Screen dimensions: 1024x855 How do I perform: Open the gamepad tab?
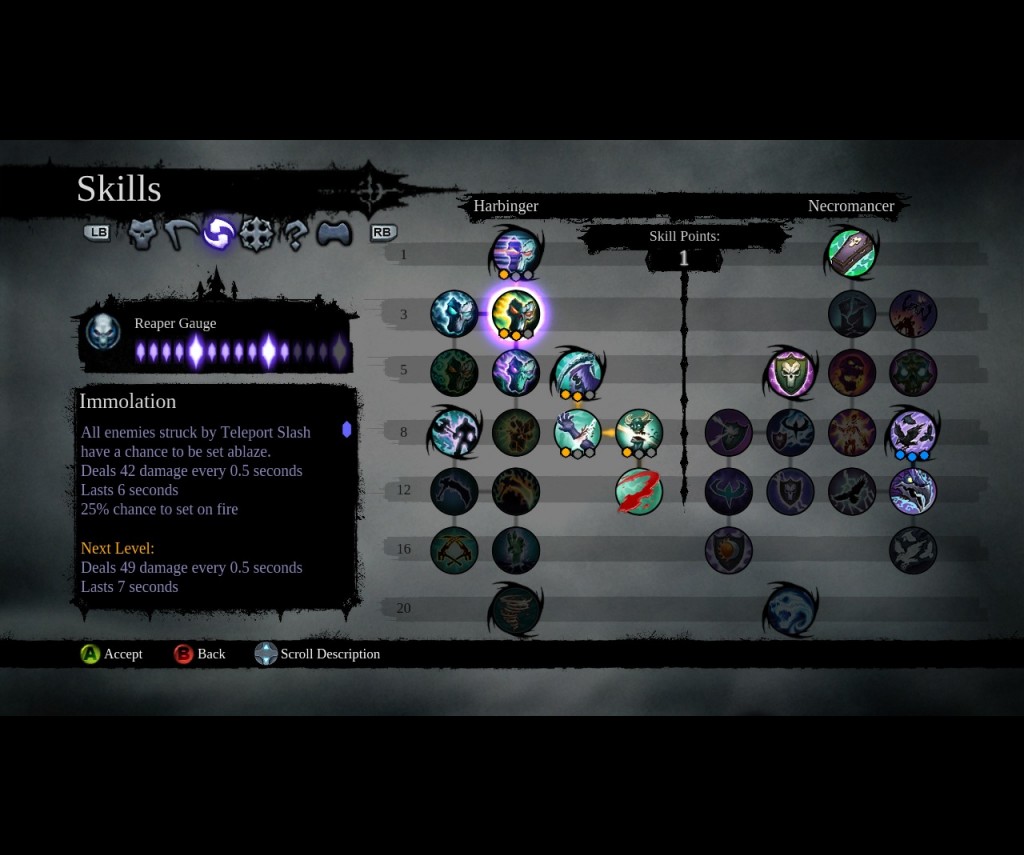(333, 234)
